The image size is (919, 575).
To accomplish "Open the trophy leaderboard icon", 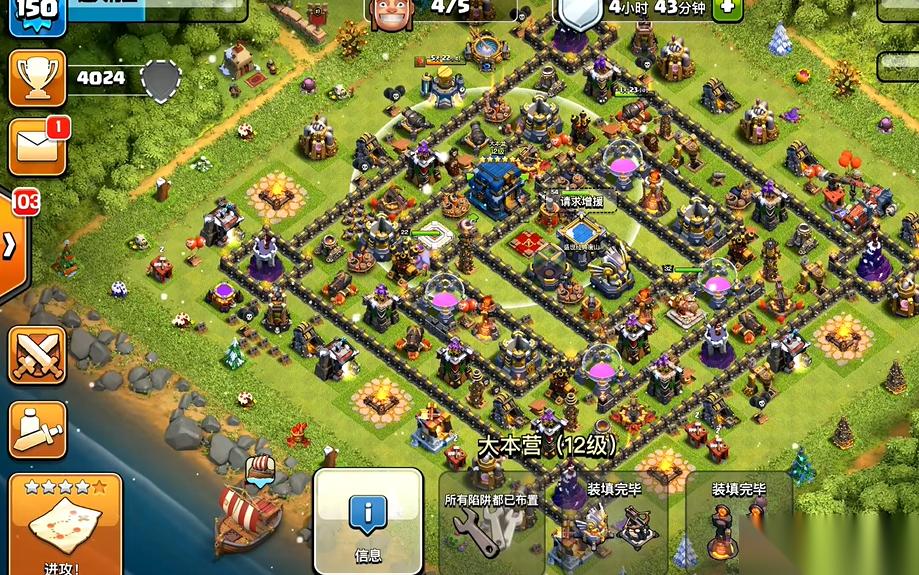I will coord(37,78).
